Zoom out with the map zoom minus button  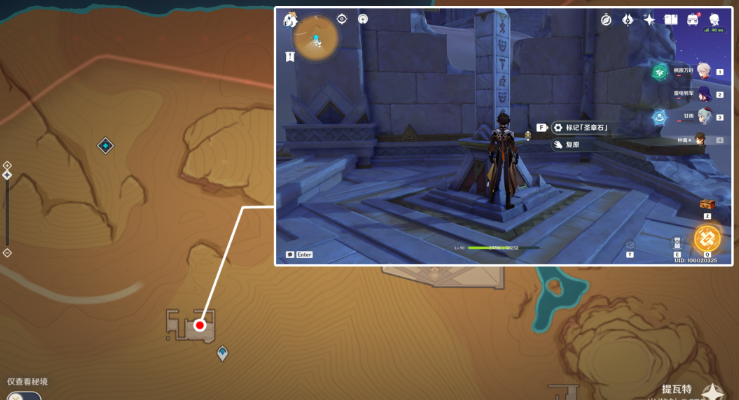click(x=7, y=252)
